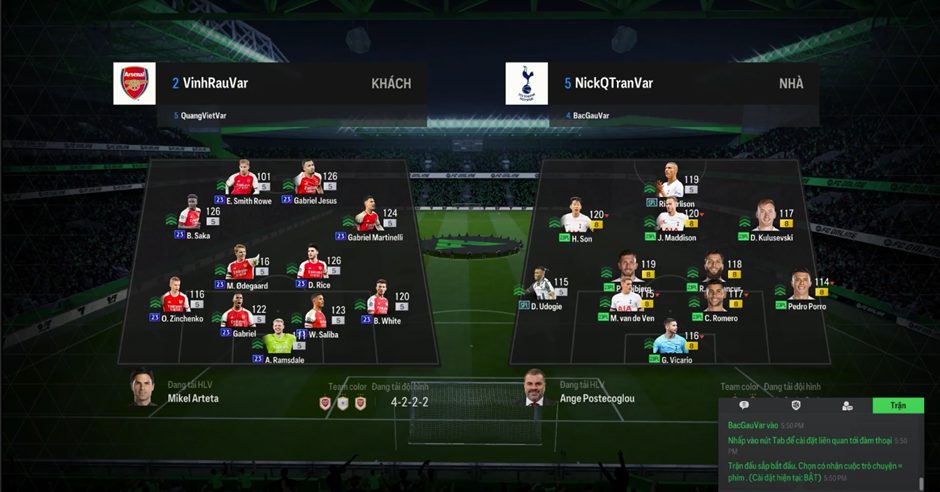Switch to the Trận chat tab
The height and width of the screenshot is (492, 940).
click(x=897, y=405)
